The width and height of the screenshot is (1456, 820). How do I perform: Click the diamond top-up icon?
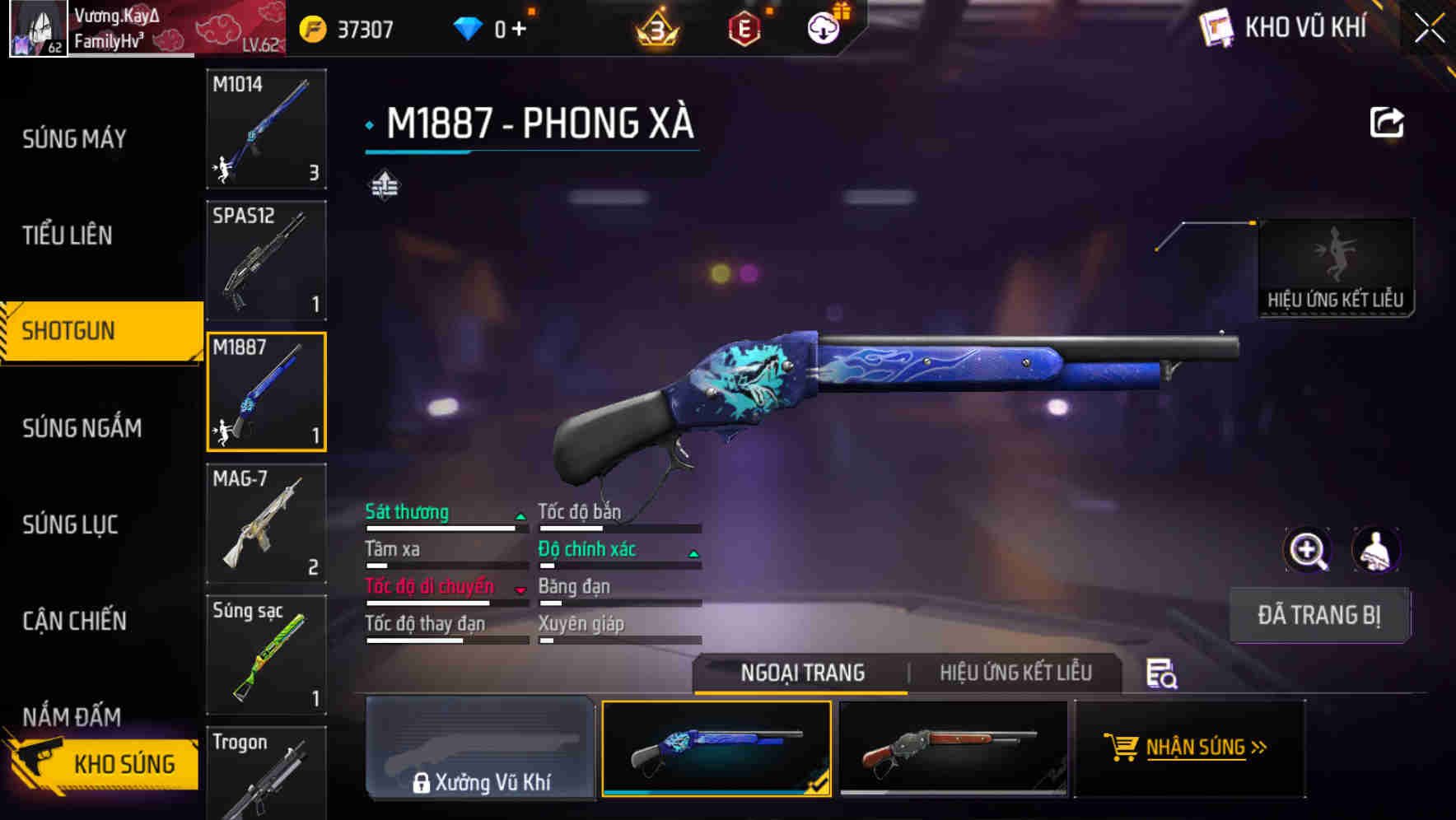pyautogui.click(x=465, y=27)
